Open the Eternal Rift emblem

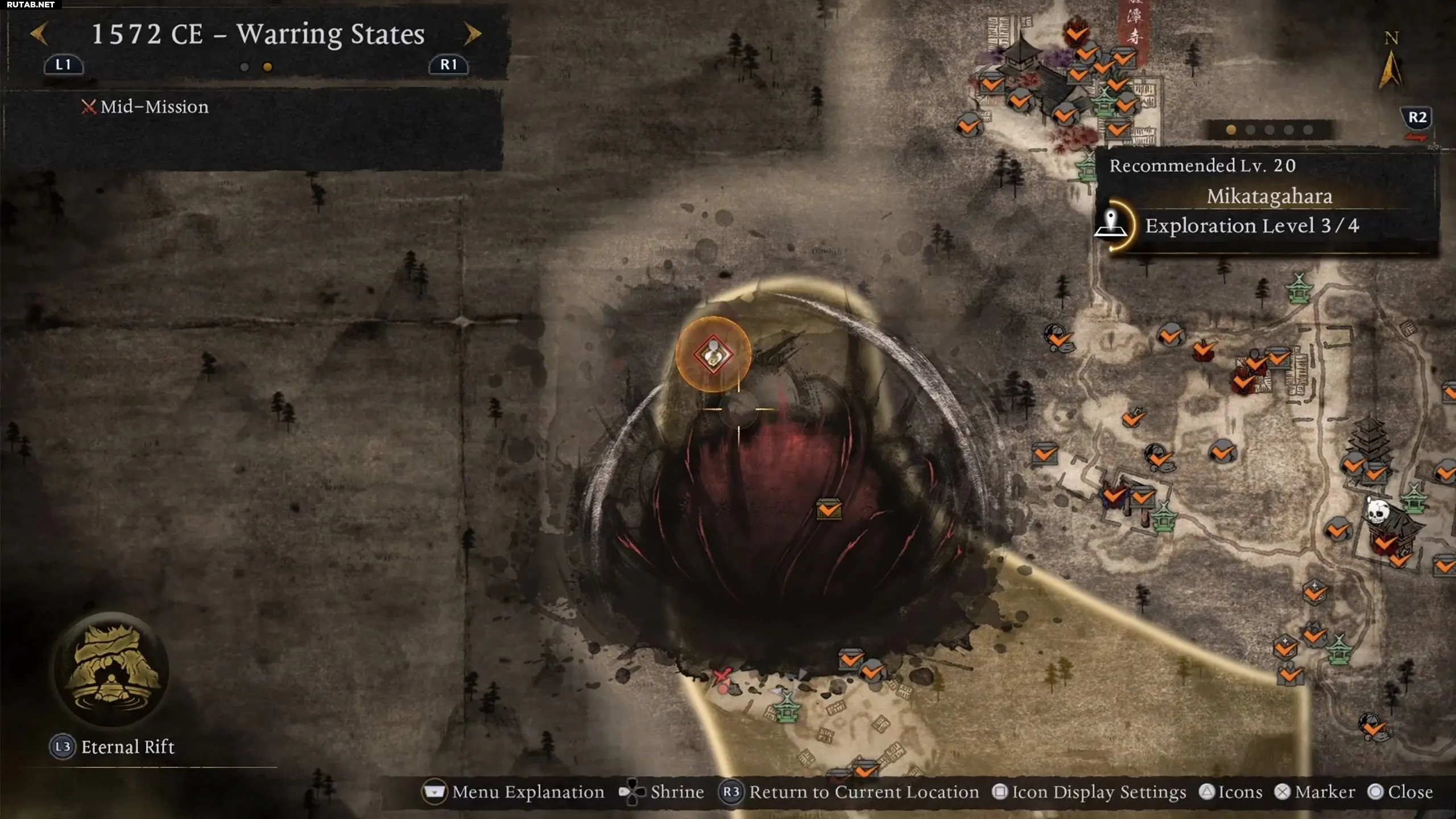[111, 669]
